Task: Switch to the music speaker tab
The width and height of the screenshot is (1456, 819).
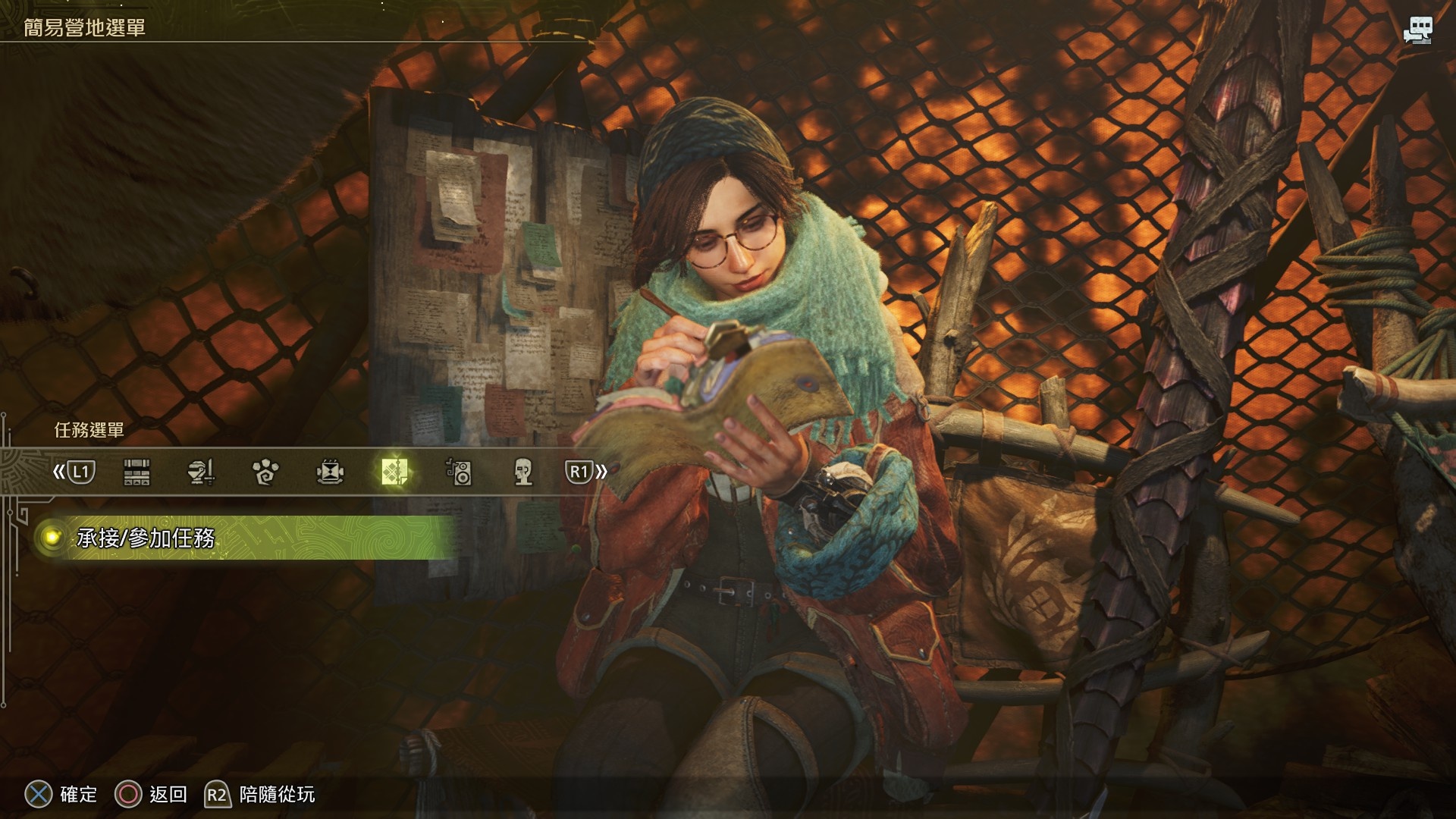Action: pos(459,472)
